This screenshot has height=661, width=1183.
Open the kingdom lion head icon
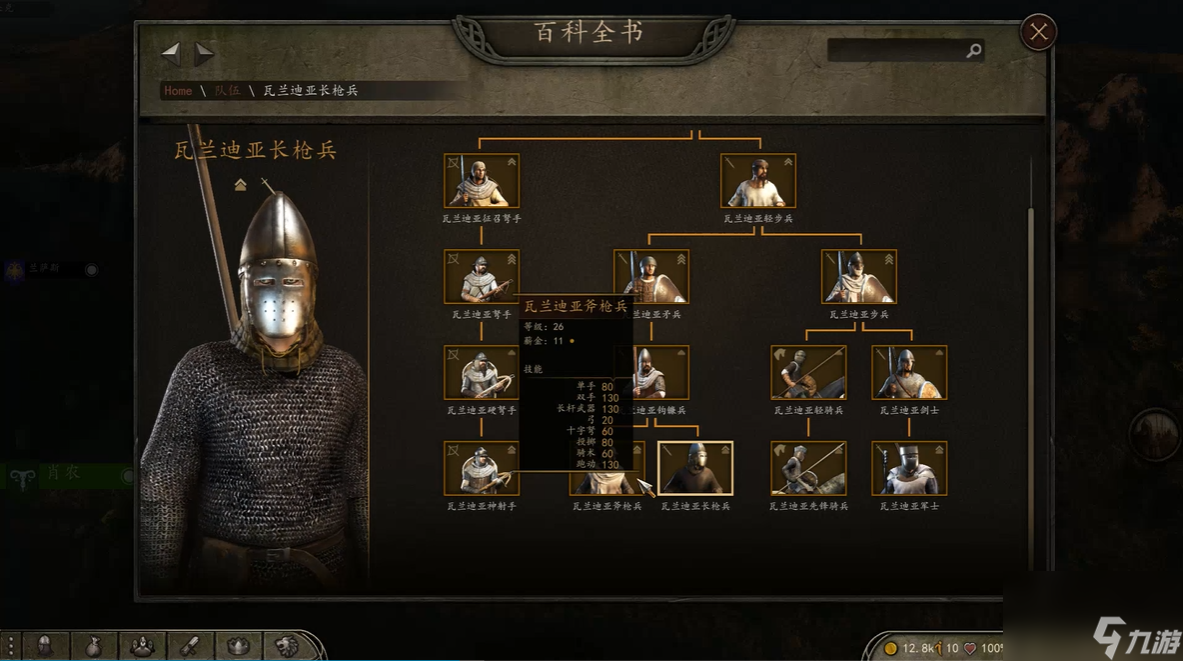285,646
